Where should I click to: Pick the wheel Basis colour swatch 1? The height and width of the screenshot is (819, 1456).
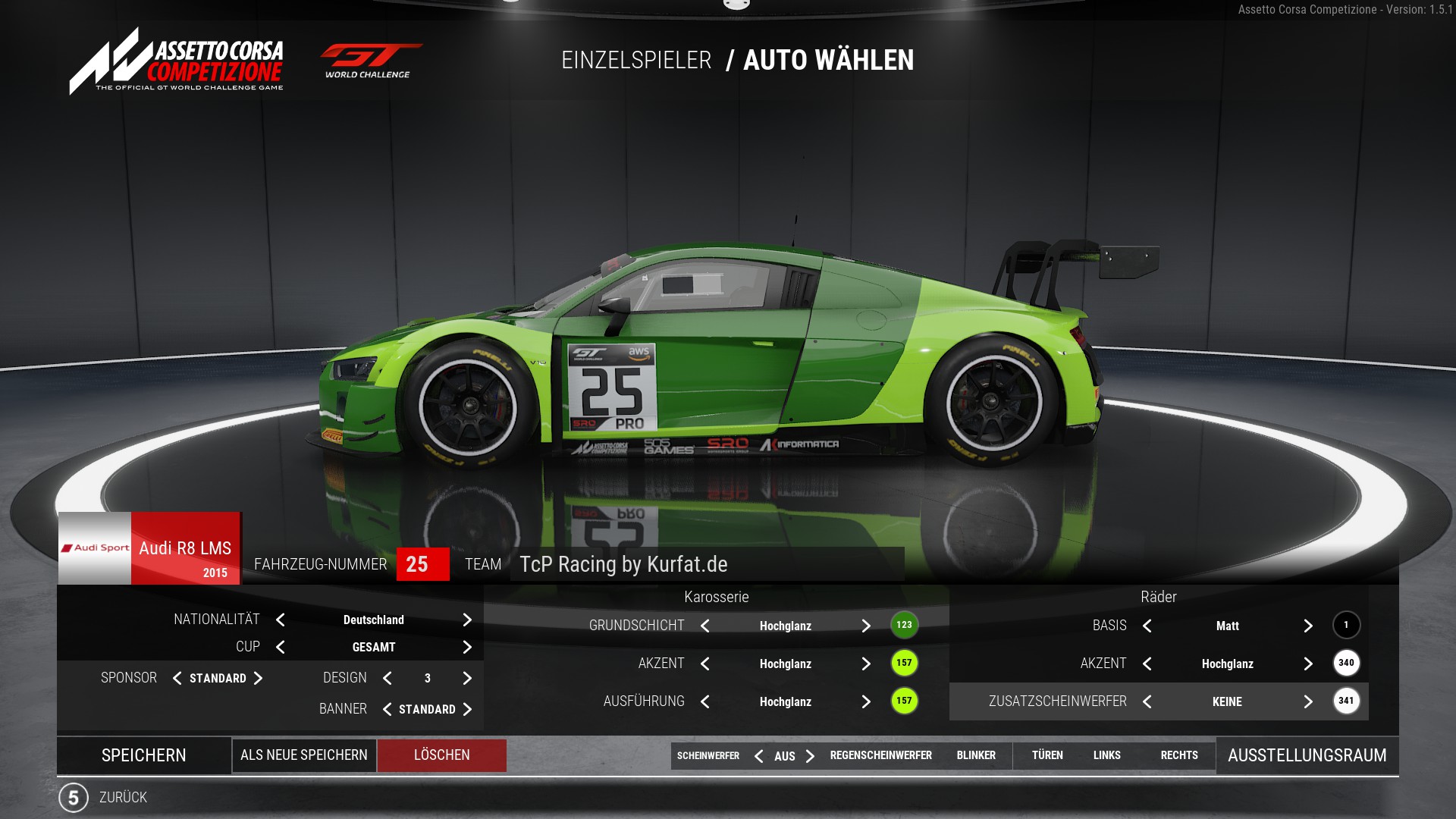(1346, 625)
